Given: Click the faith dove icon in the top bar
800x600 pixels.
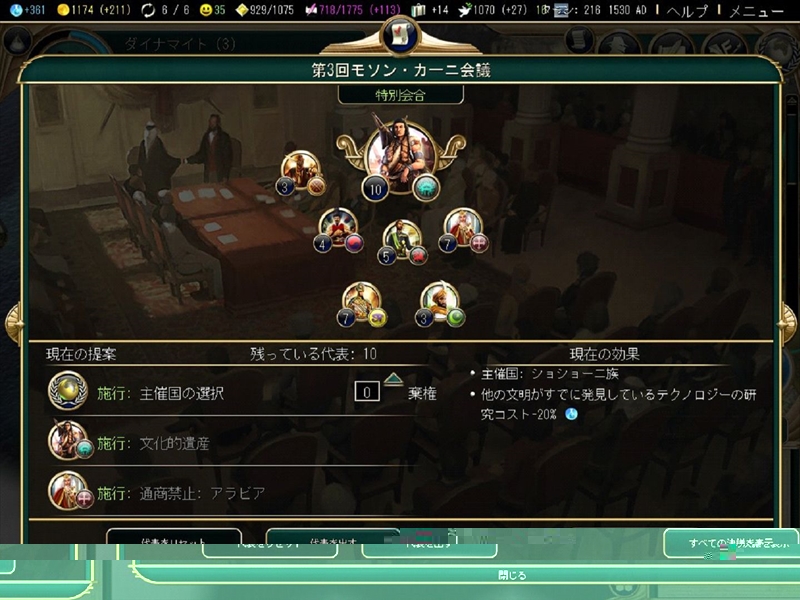Looking at the screenshot, I should point(464,11).
